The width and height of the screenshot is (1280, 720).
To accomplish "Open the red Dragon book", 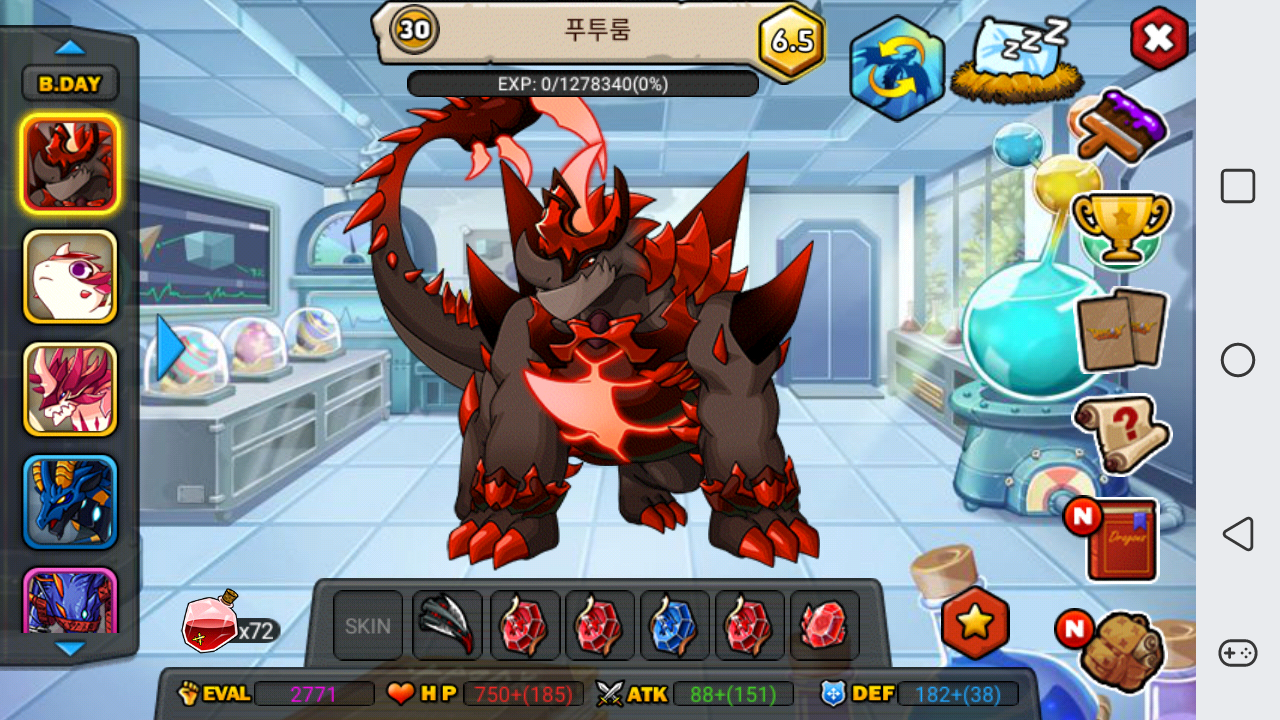I will (x=1121, y=540).
